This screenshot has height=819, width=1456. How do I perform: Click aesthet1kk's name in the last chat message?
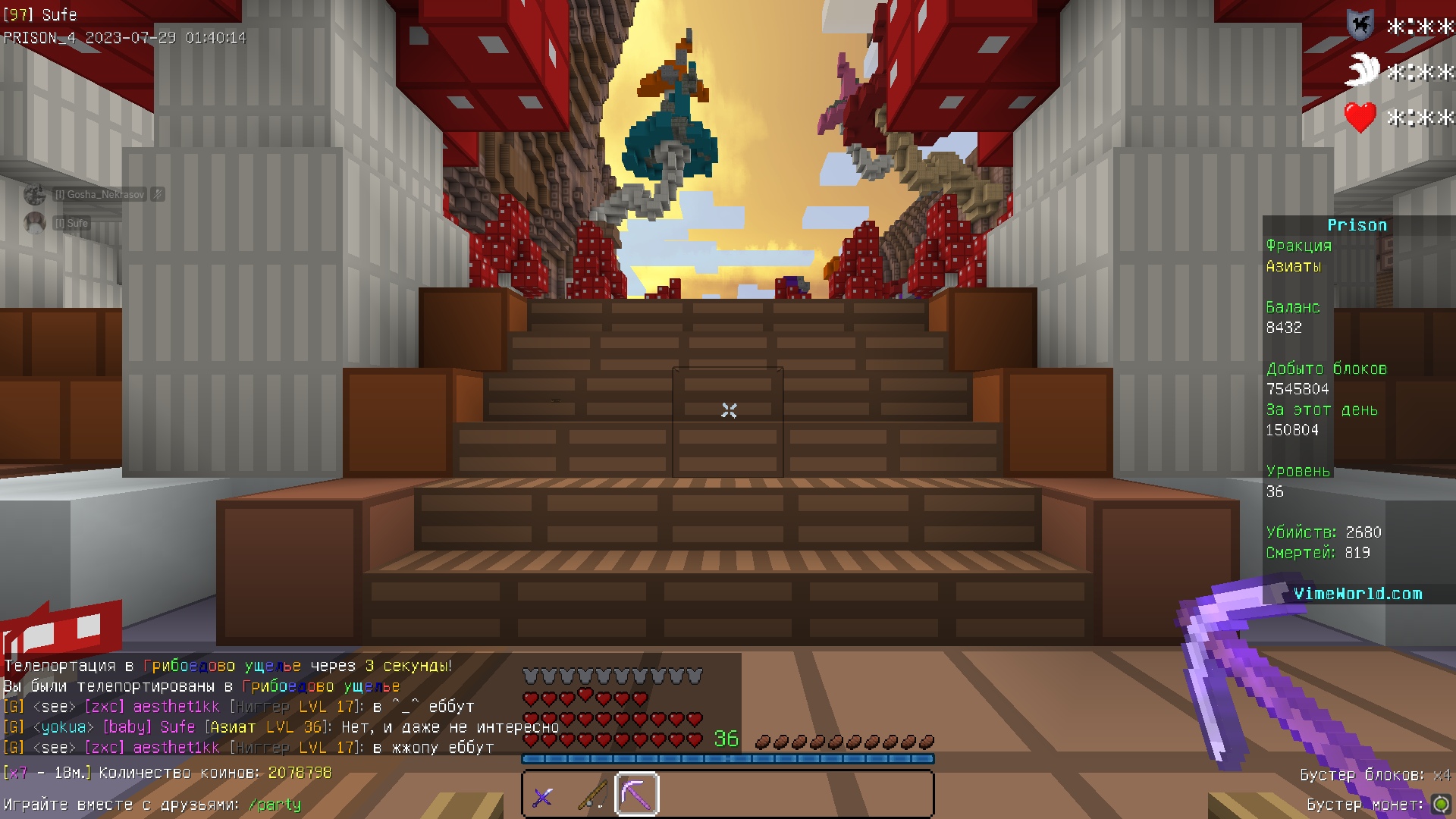[x=176, y=748]
